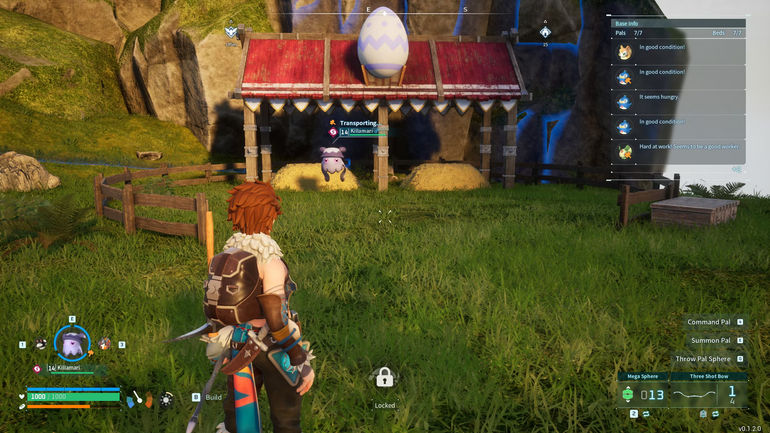Open the "Hard at work!" pal entry
770x433 pixels.
tap(678, 152)
